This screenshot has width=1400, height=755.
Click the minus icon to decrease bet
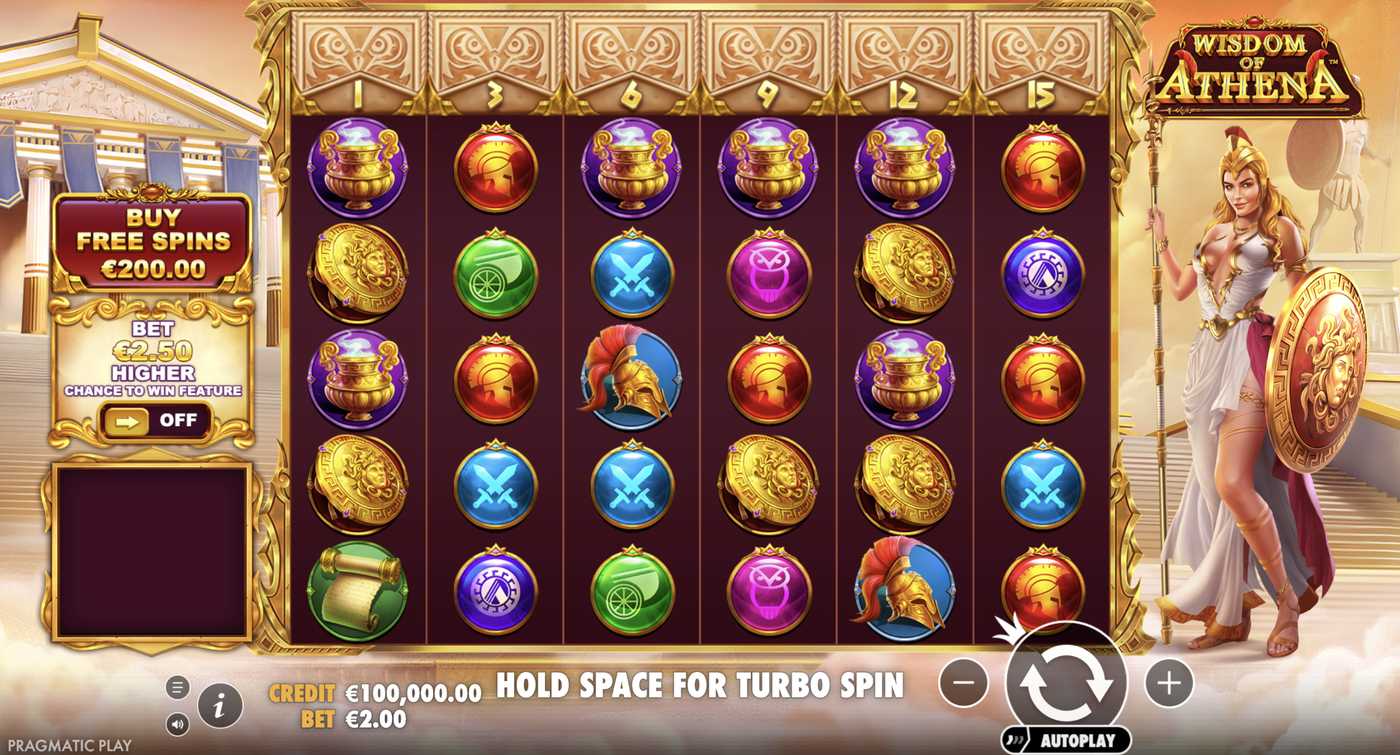coord(963,682)
